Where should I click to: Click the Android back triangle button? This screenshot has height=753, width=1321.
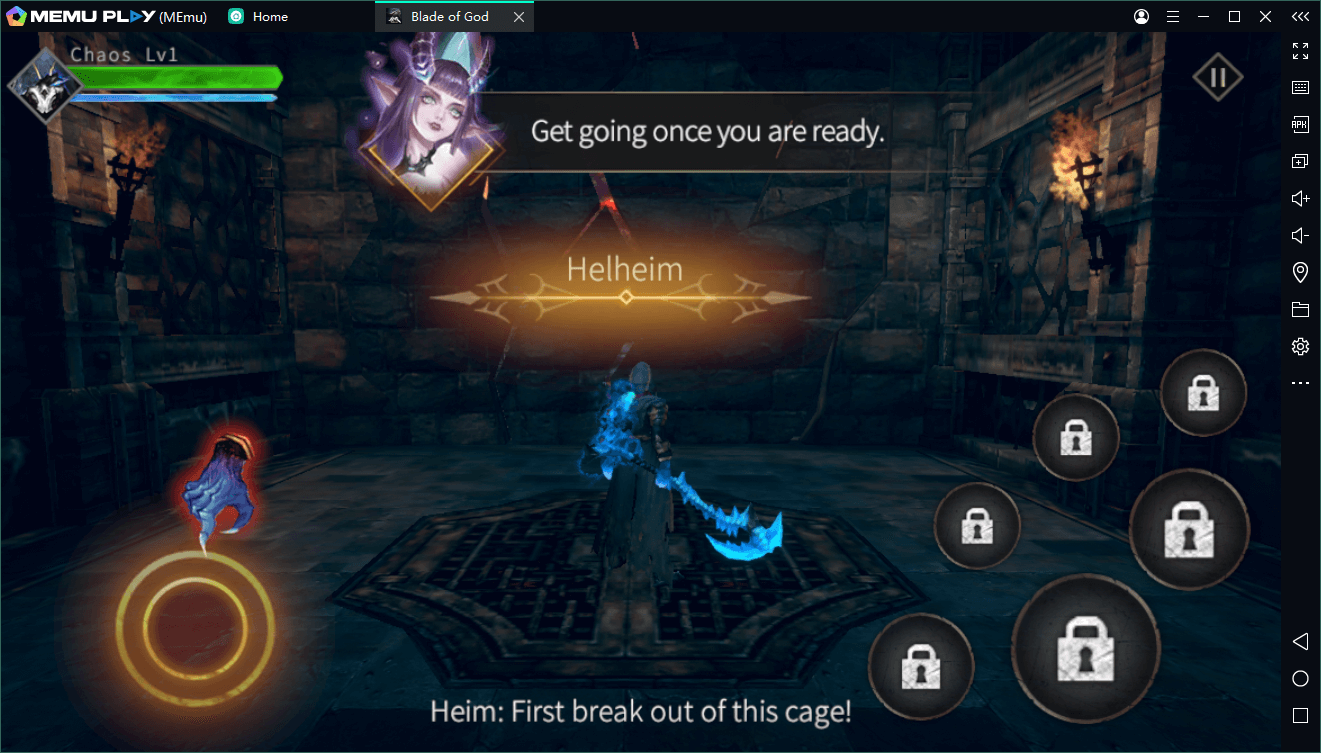coord(1300,641)
